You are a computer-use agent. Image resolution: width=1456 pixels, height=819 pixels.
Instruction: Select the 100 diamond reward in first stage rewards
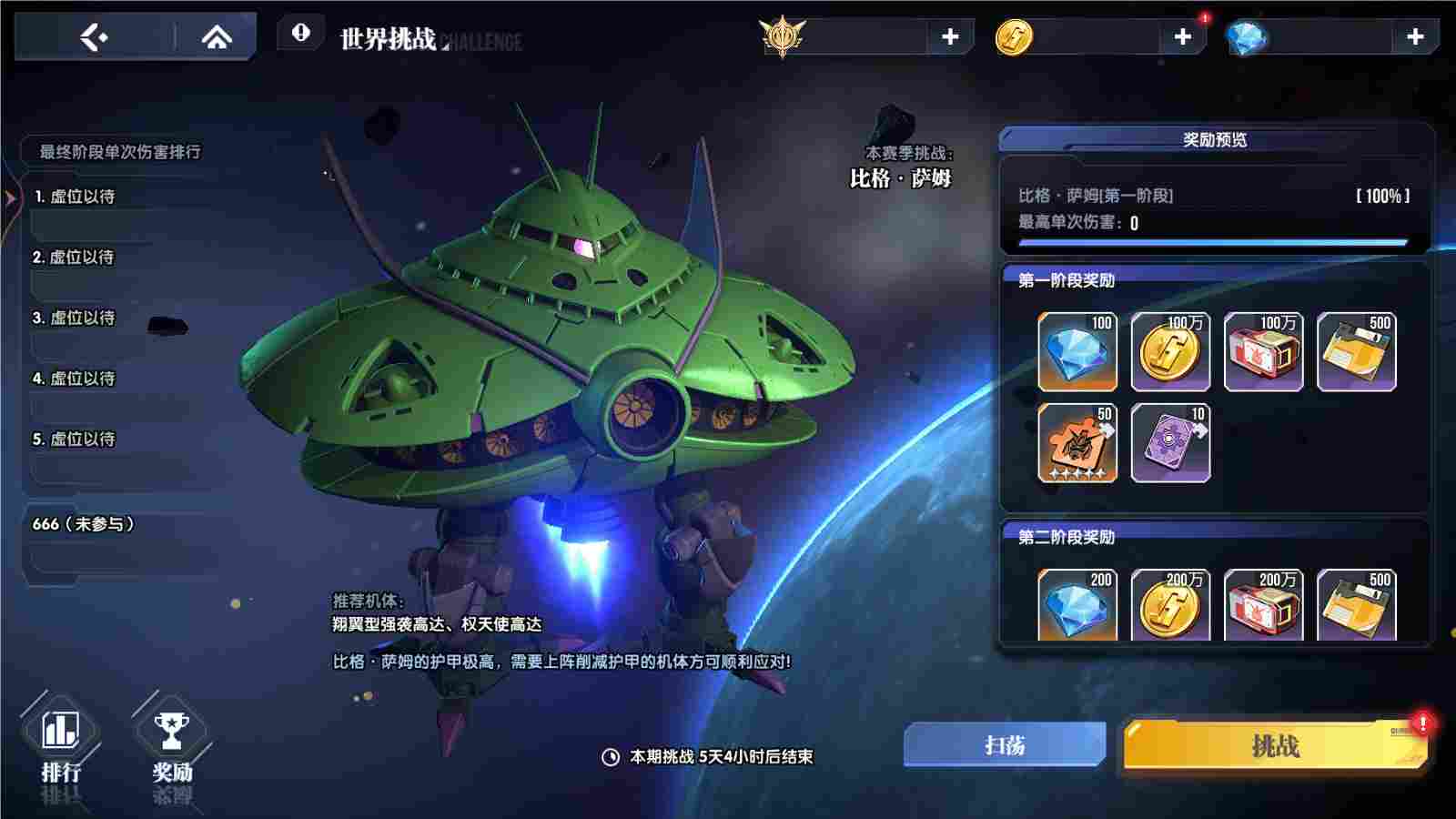1076,350
